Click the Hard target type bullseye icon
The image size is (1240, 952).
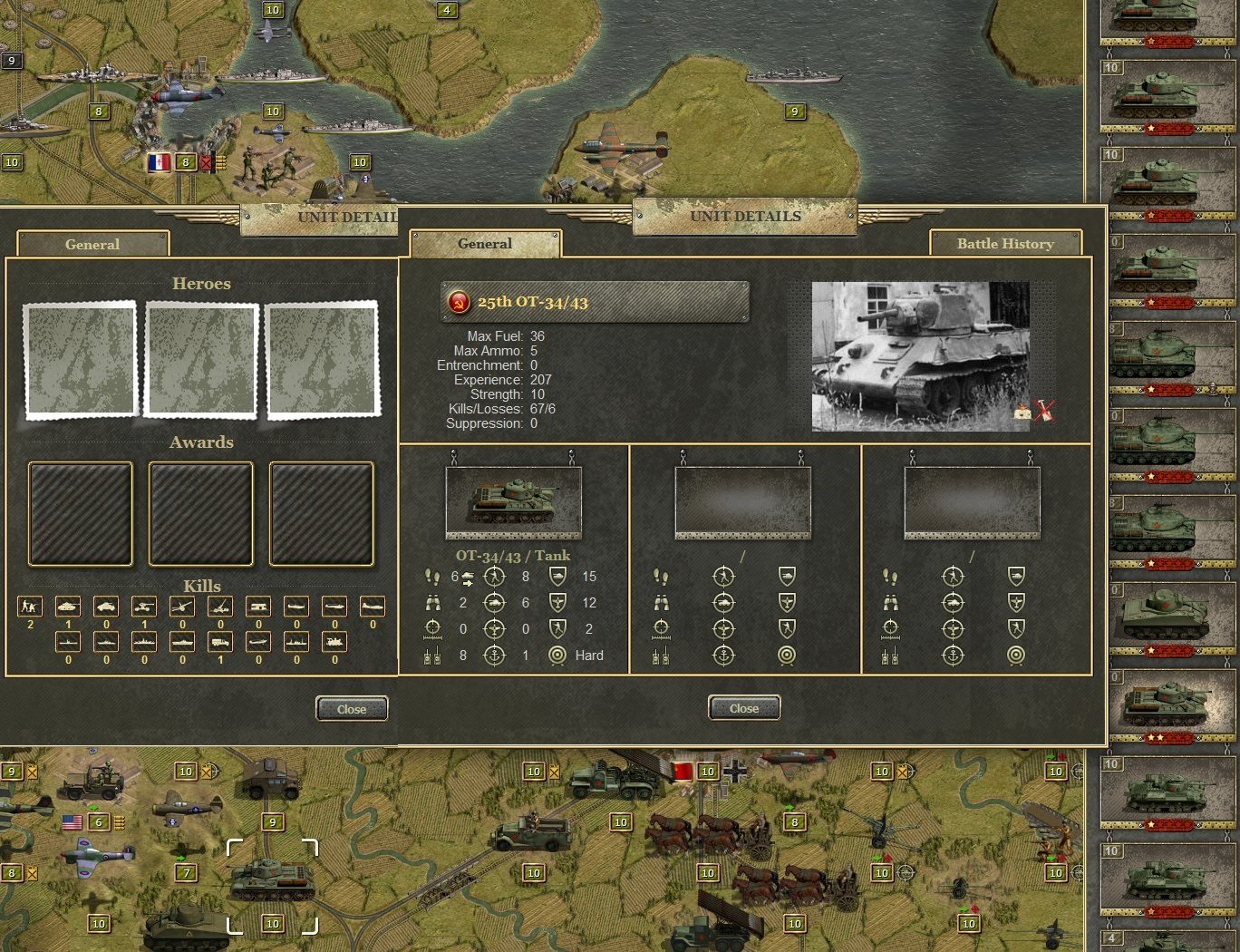(x=557, y=655)
